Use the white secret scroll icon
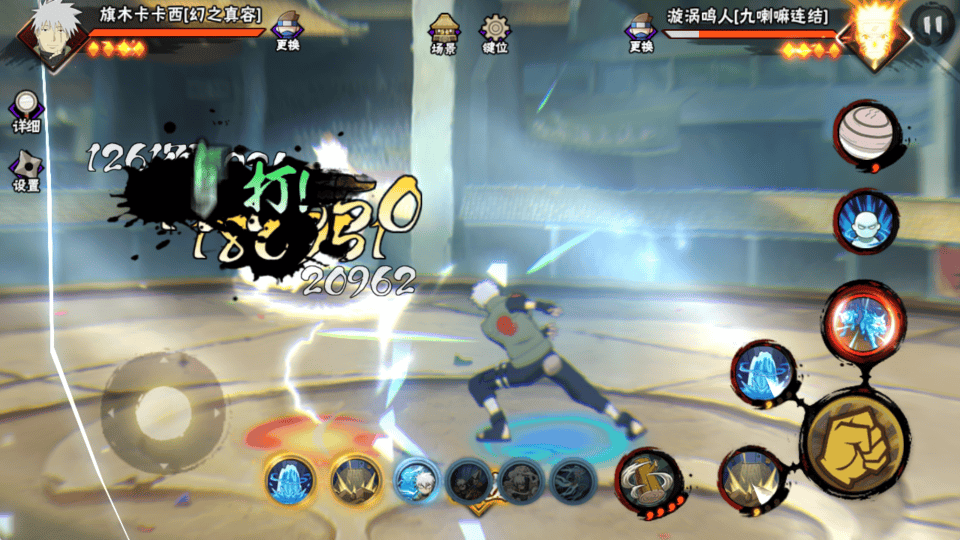The image size is (960, 540). coord(866,132)
